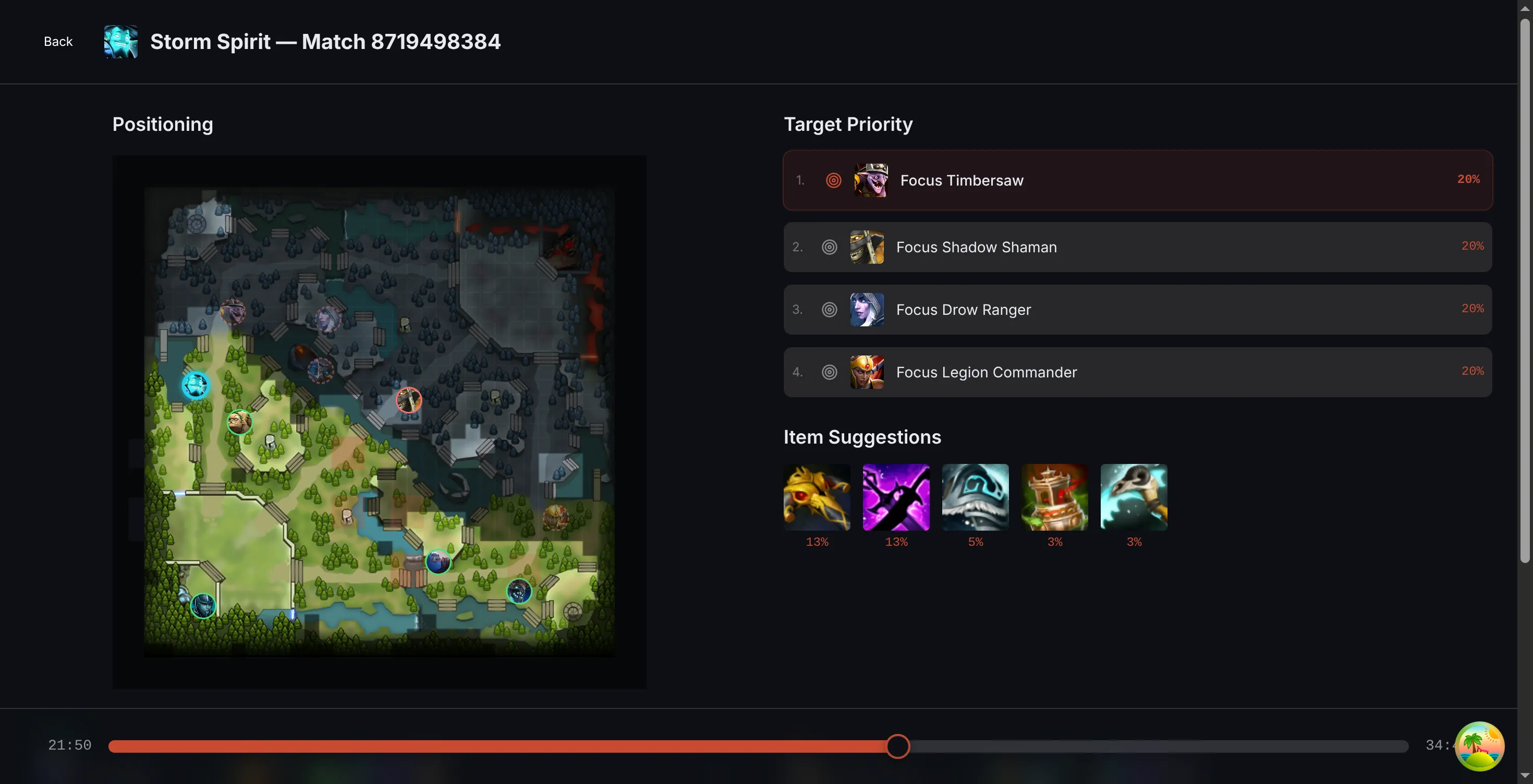Select the Eternal Shroud item suggestion
This screenshot has width=1533, height=784.
pyautogui.click(x=975, y=497)
